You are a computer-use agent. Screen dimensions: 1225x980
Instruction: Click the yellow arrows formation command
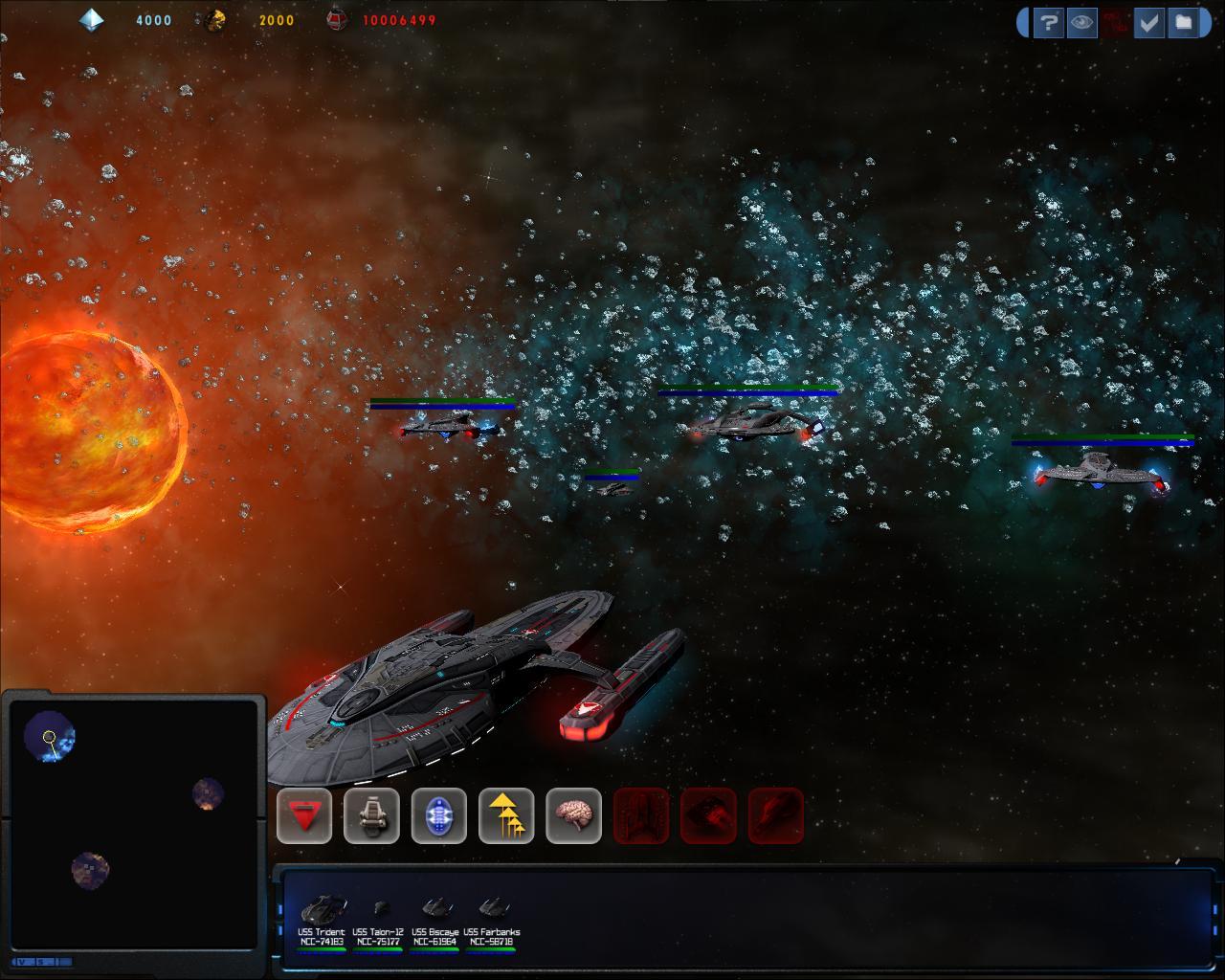pyautogui.click(x=506, y=815)
